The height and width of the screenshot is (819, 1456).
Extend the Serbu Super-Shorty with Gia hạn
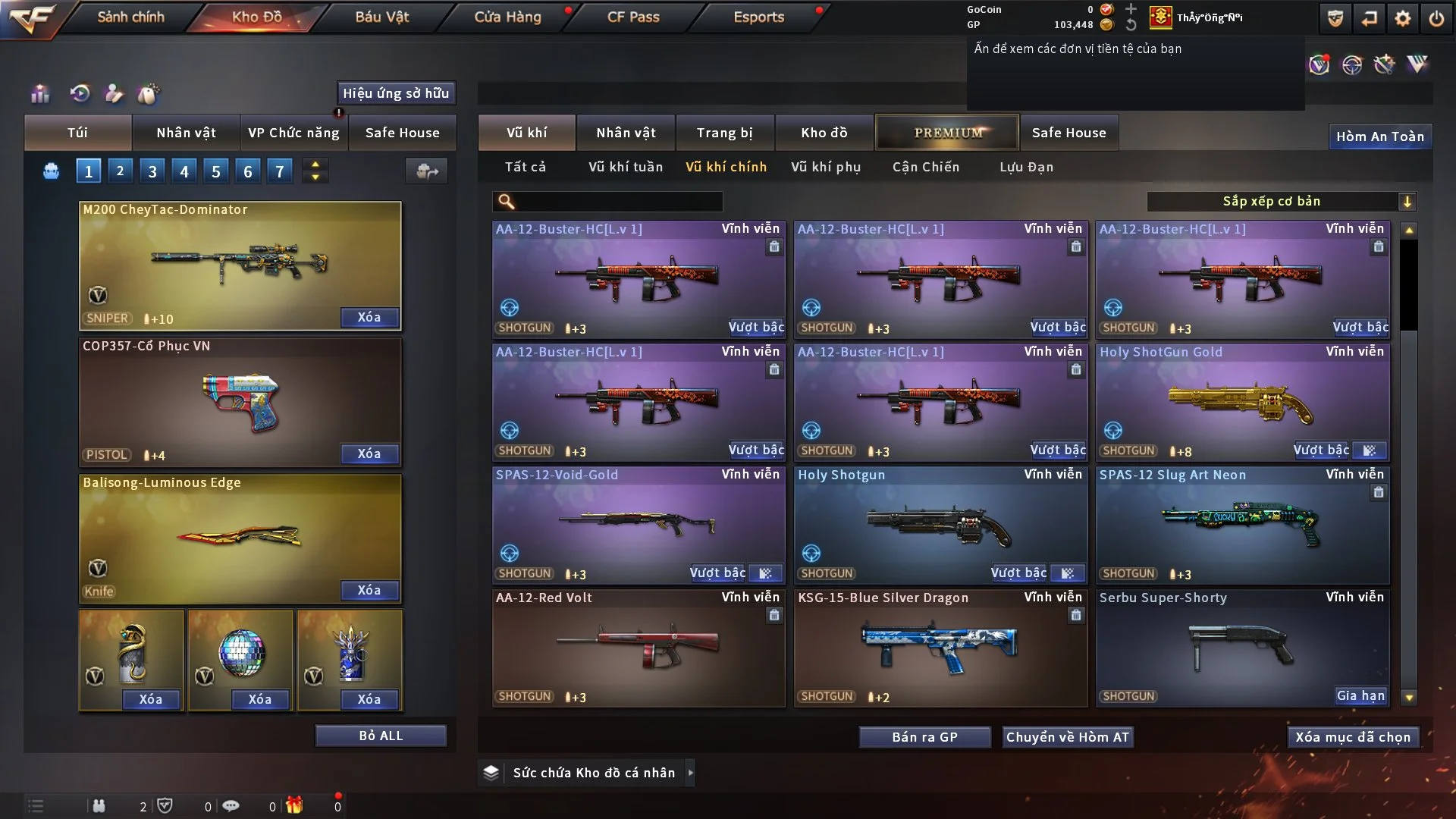[1360, 696]
